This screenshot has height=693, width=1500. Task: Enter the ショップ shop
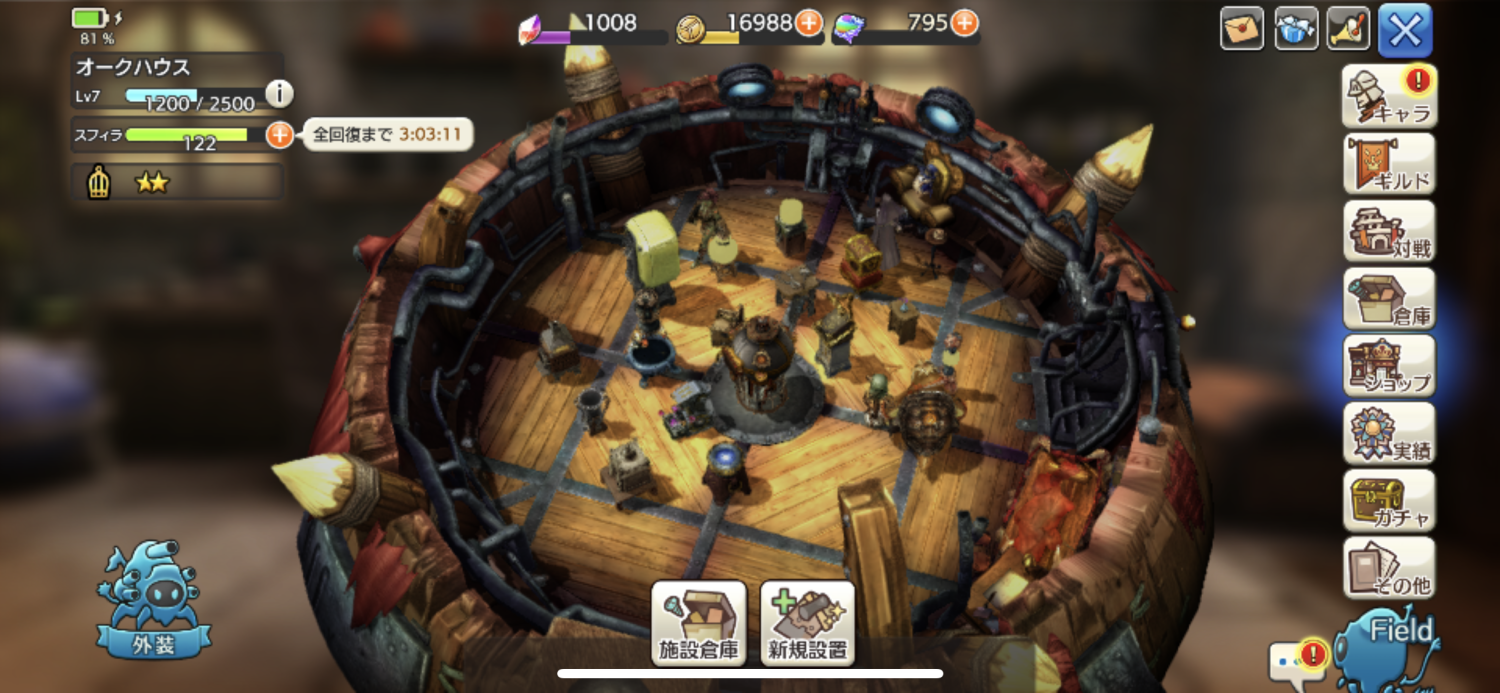coord(1389,365)
